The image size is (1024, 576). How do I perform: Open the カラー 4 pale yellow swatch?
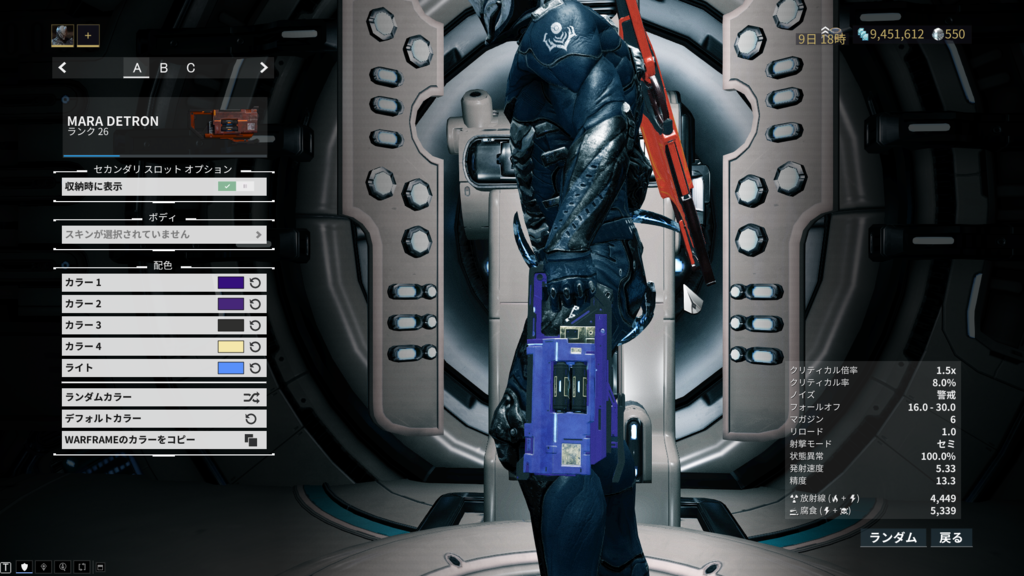point(231,347)
